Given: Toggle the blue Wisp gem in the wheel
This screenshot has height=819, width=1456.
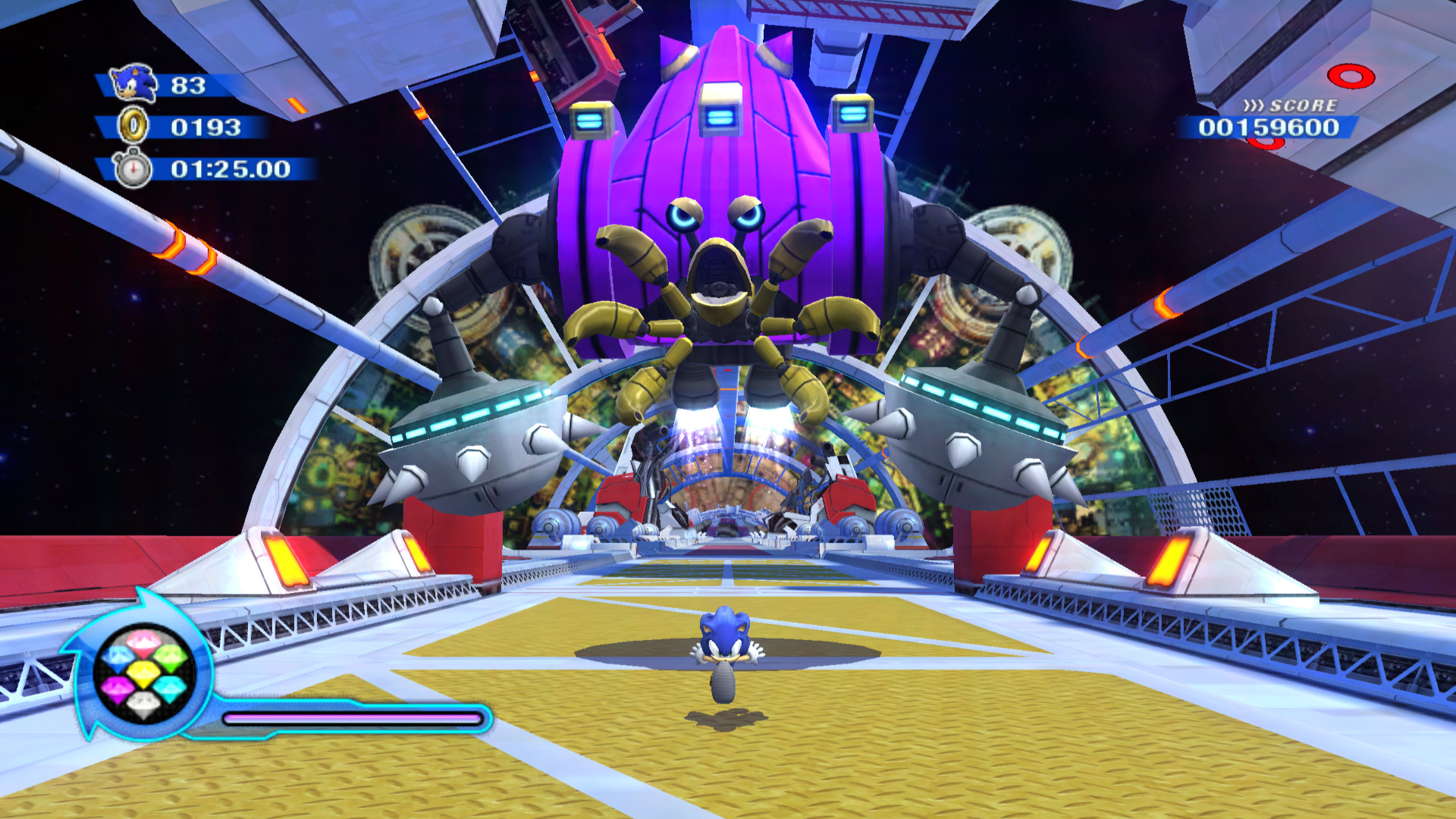Looking at the screenshot, I should (x=117, y=658).
